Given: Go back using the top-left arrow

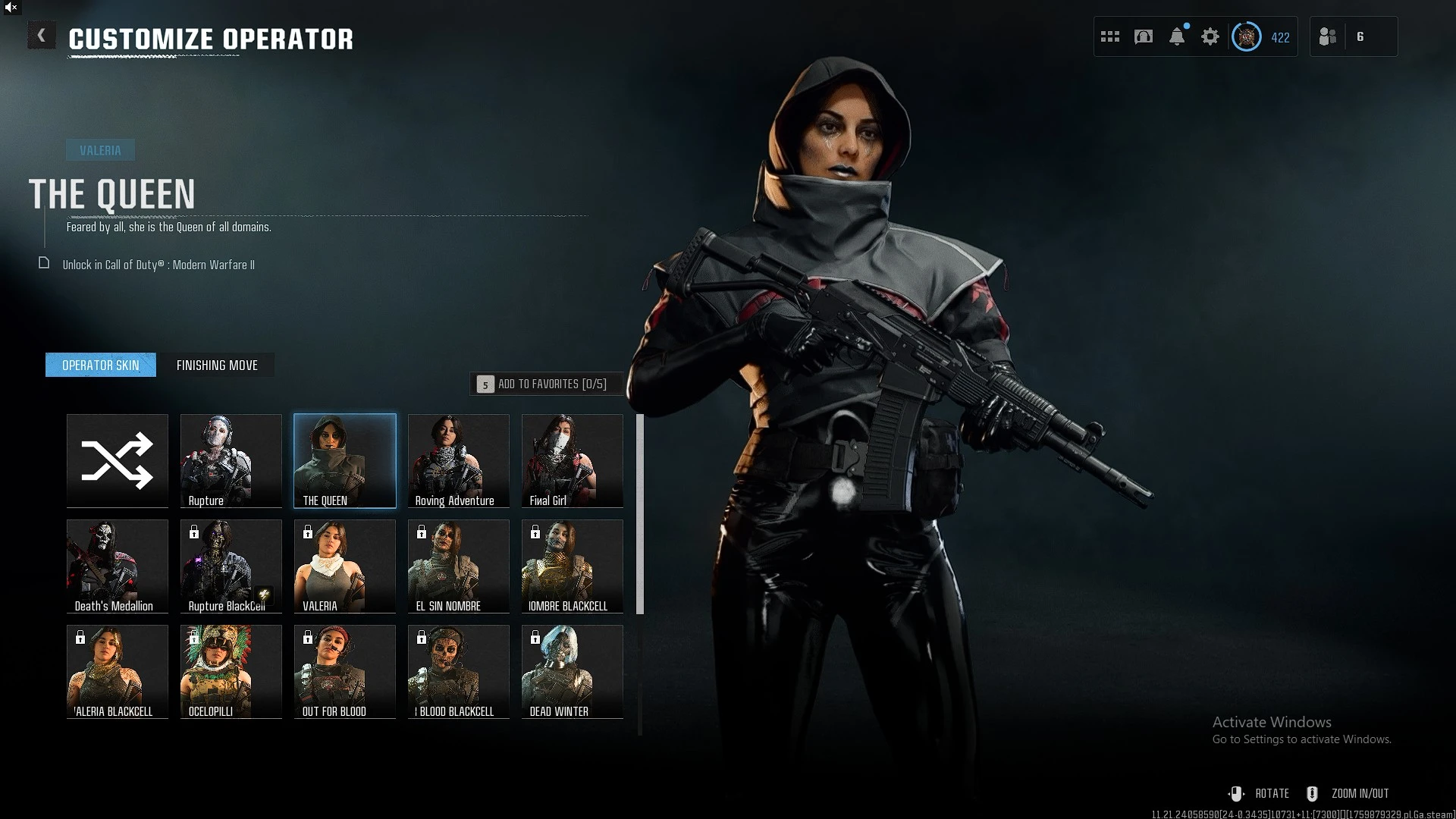Looking at the screenshot, I should coord(42,35).
